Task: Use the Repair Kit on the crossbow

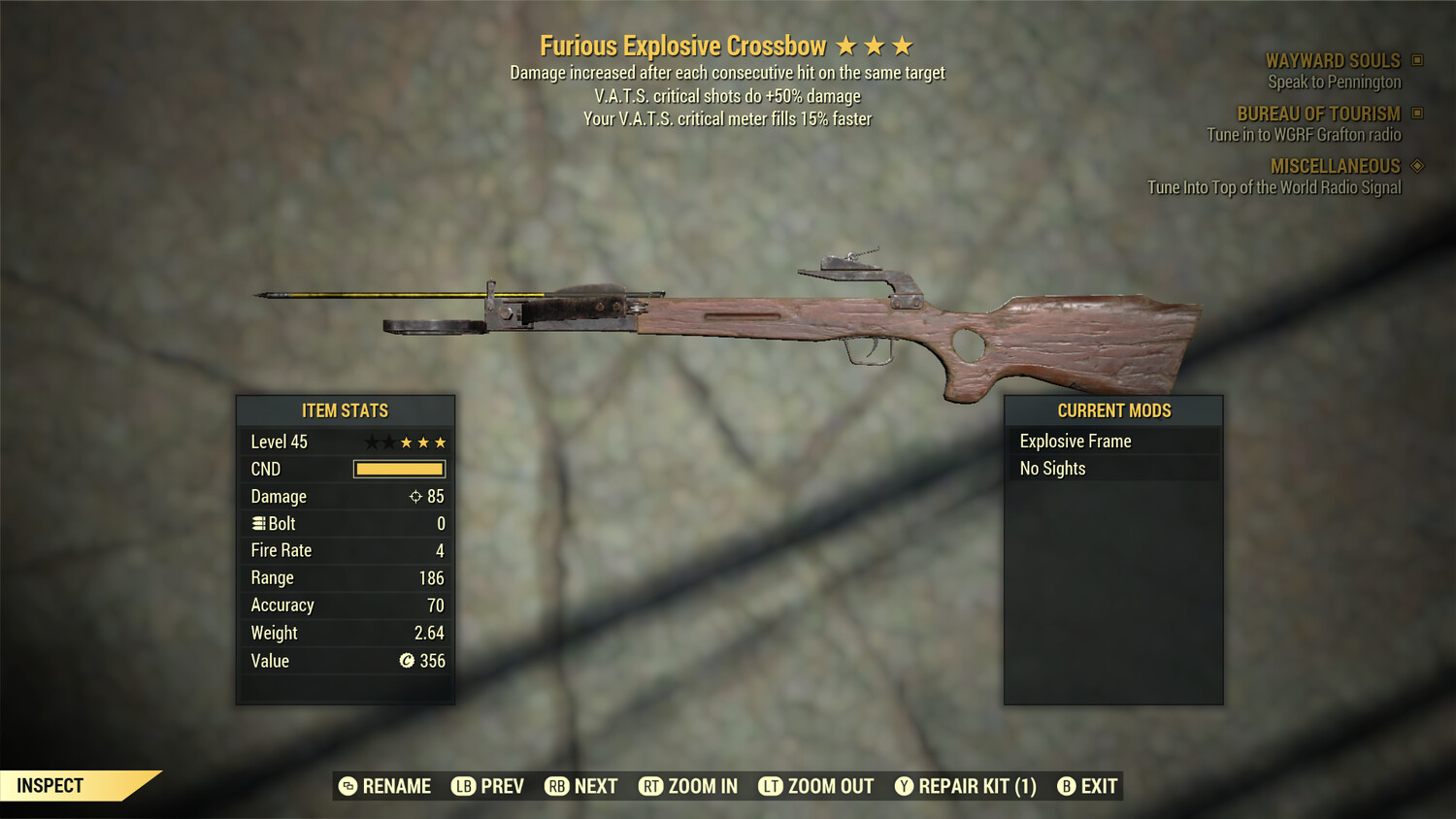Action: pos(966,786)
